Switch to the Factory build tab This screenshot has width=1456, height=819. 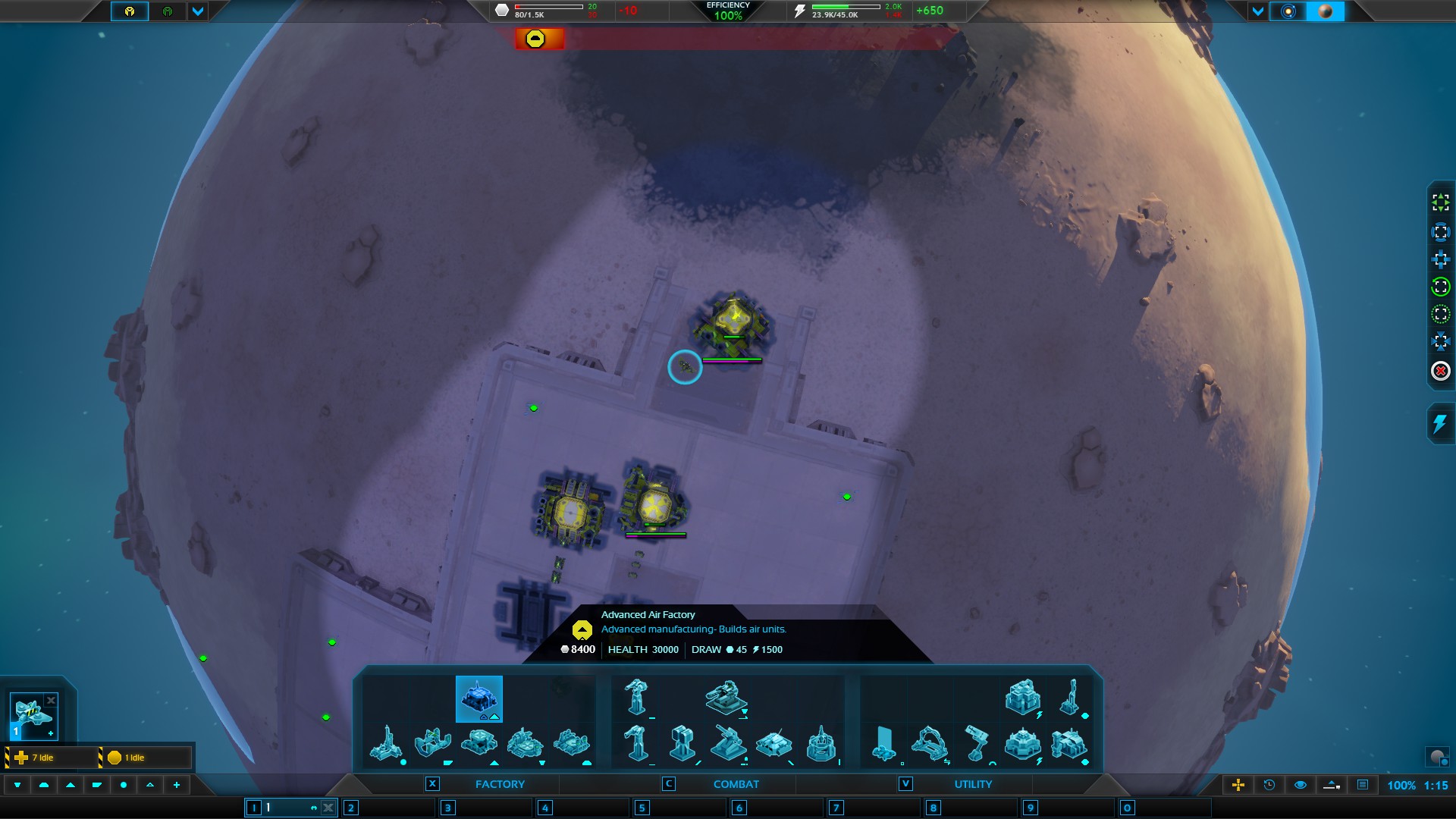499,784
